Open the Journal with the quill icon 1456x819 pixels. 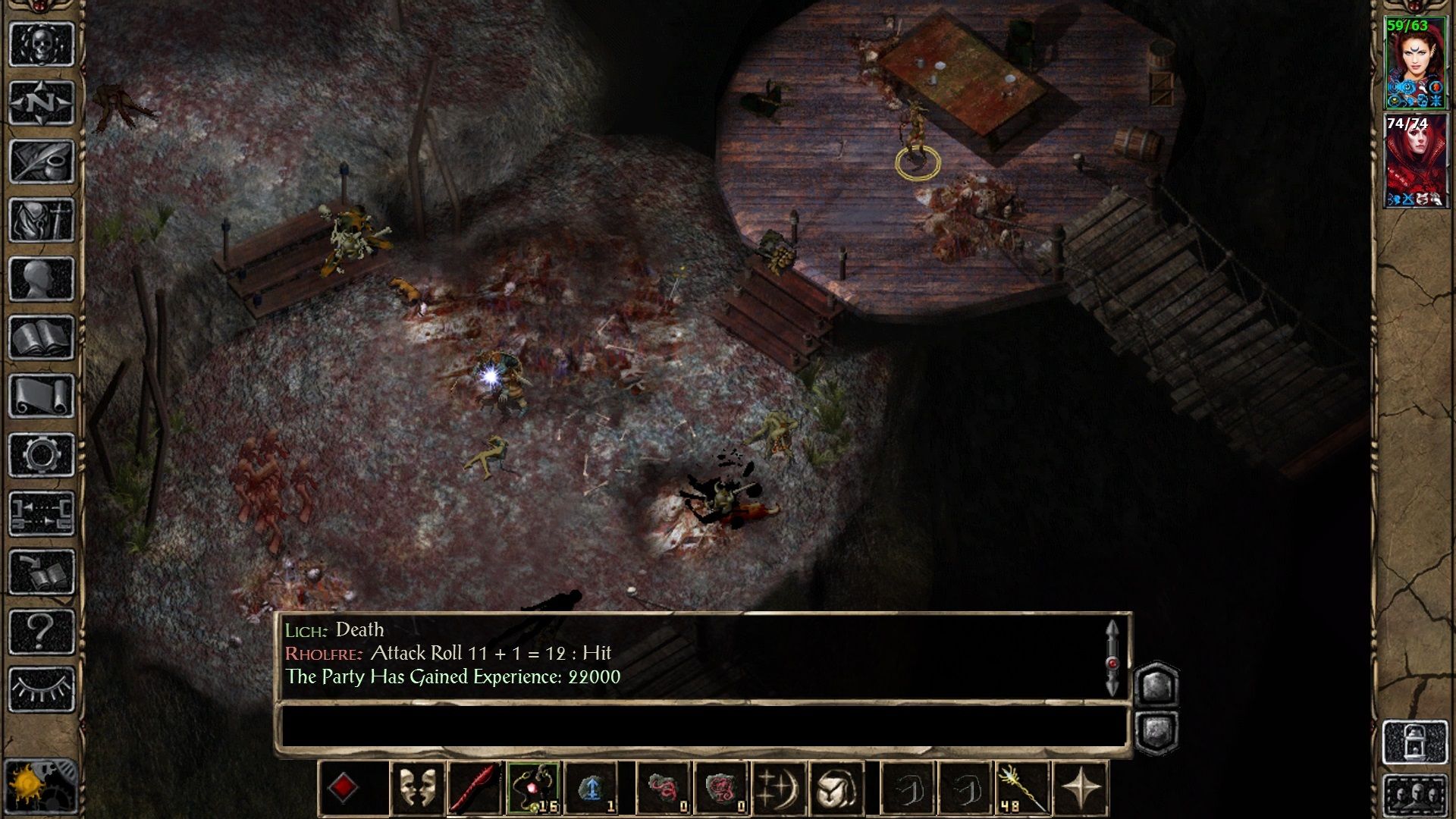click(x=42, y=160)
